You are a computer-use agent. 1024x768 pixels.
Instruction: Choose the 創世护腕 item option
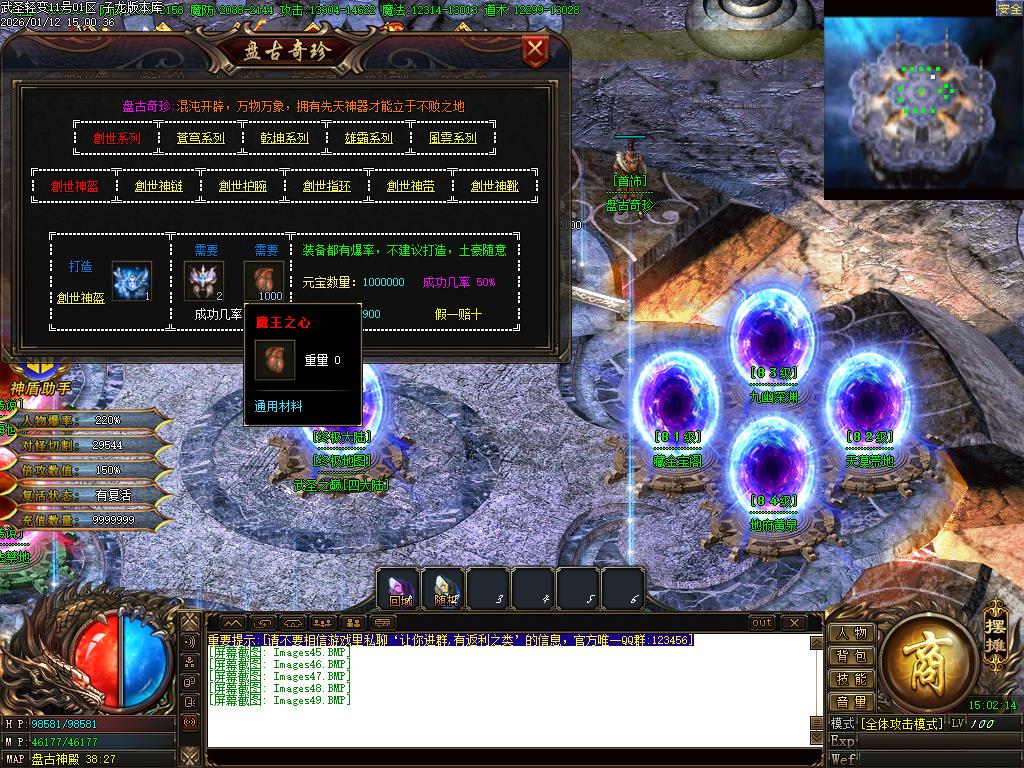tap(244, 186)
